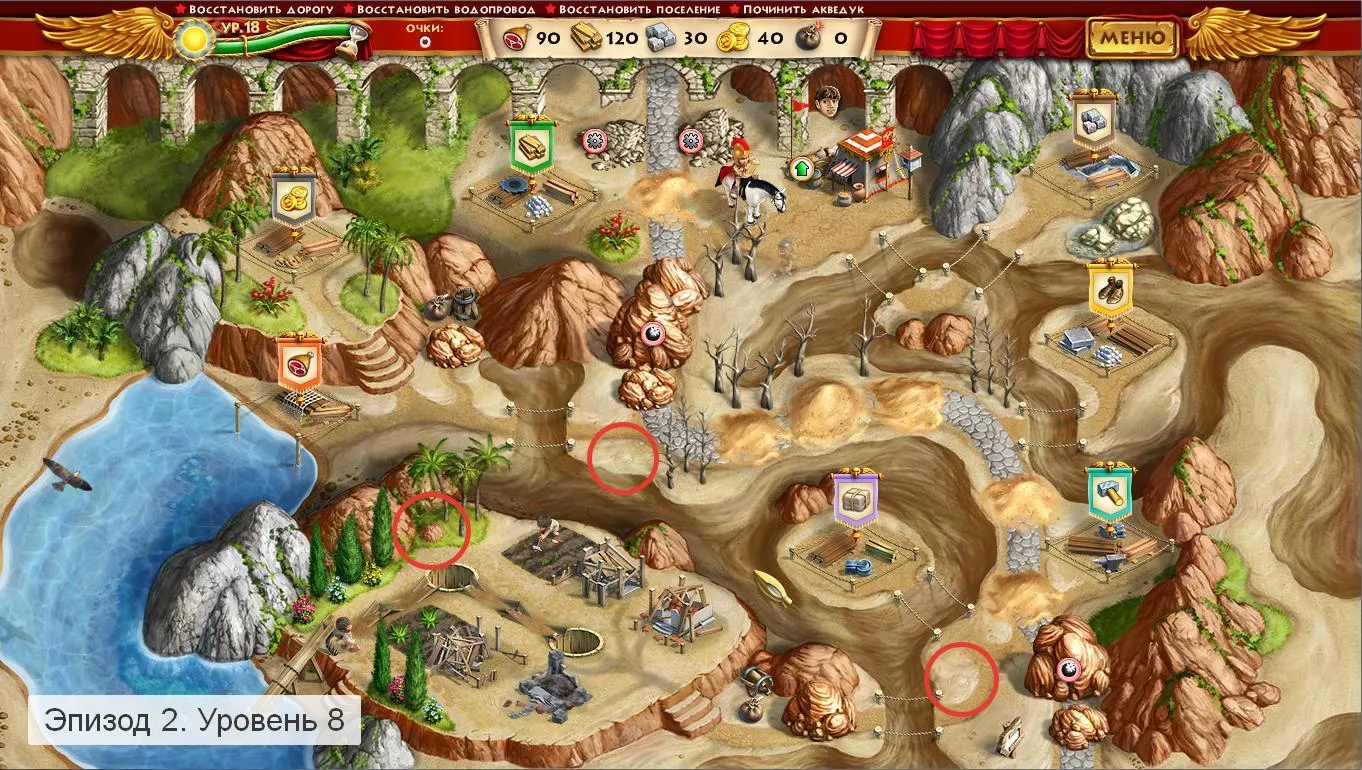The height and width of the screenshot is (770, 1362).
Task: Select the purple crate banner
Action: click(856, 497)
